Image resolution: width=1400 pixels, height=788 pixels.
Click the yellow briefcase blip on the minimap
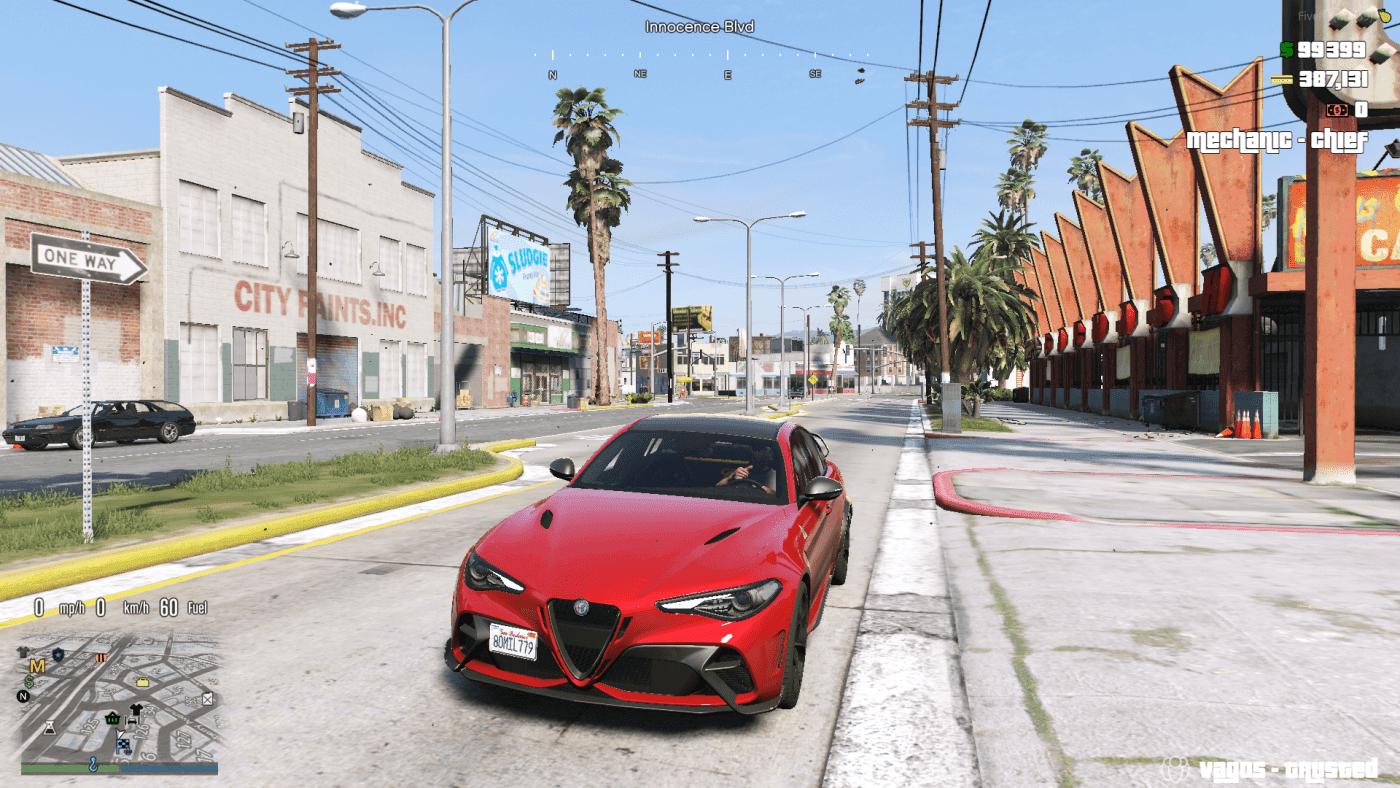tap(142, 682)
